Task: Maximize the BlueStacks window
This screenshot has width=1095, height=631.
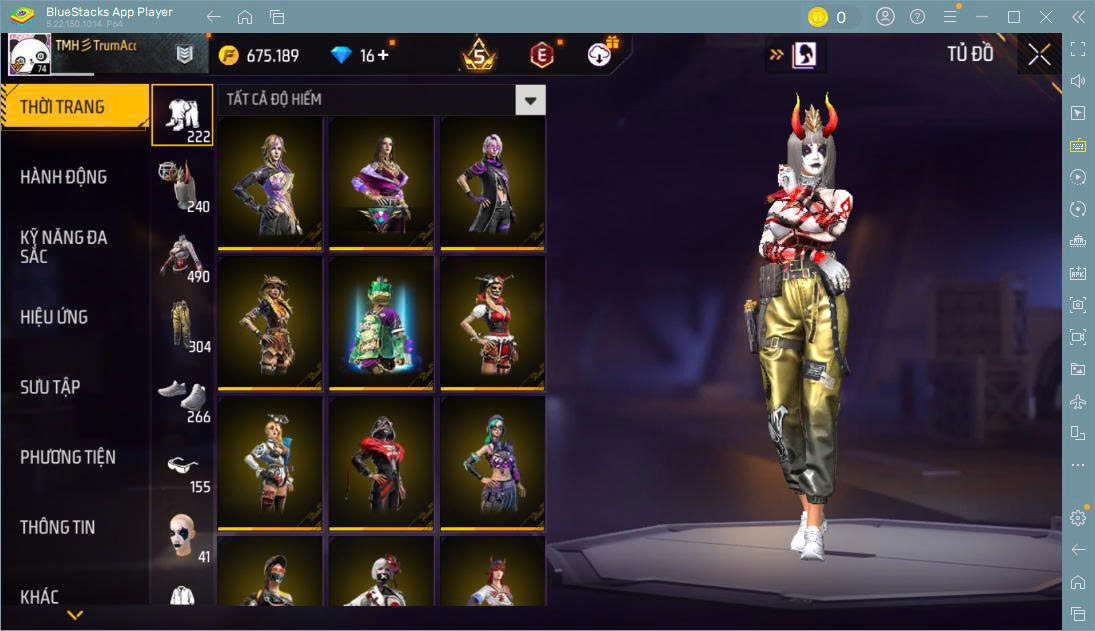Action: tap(1014, 17)
